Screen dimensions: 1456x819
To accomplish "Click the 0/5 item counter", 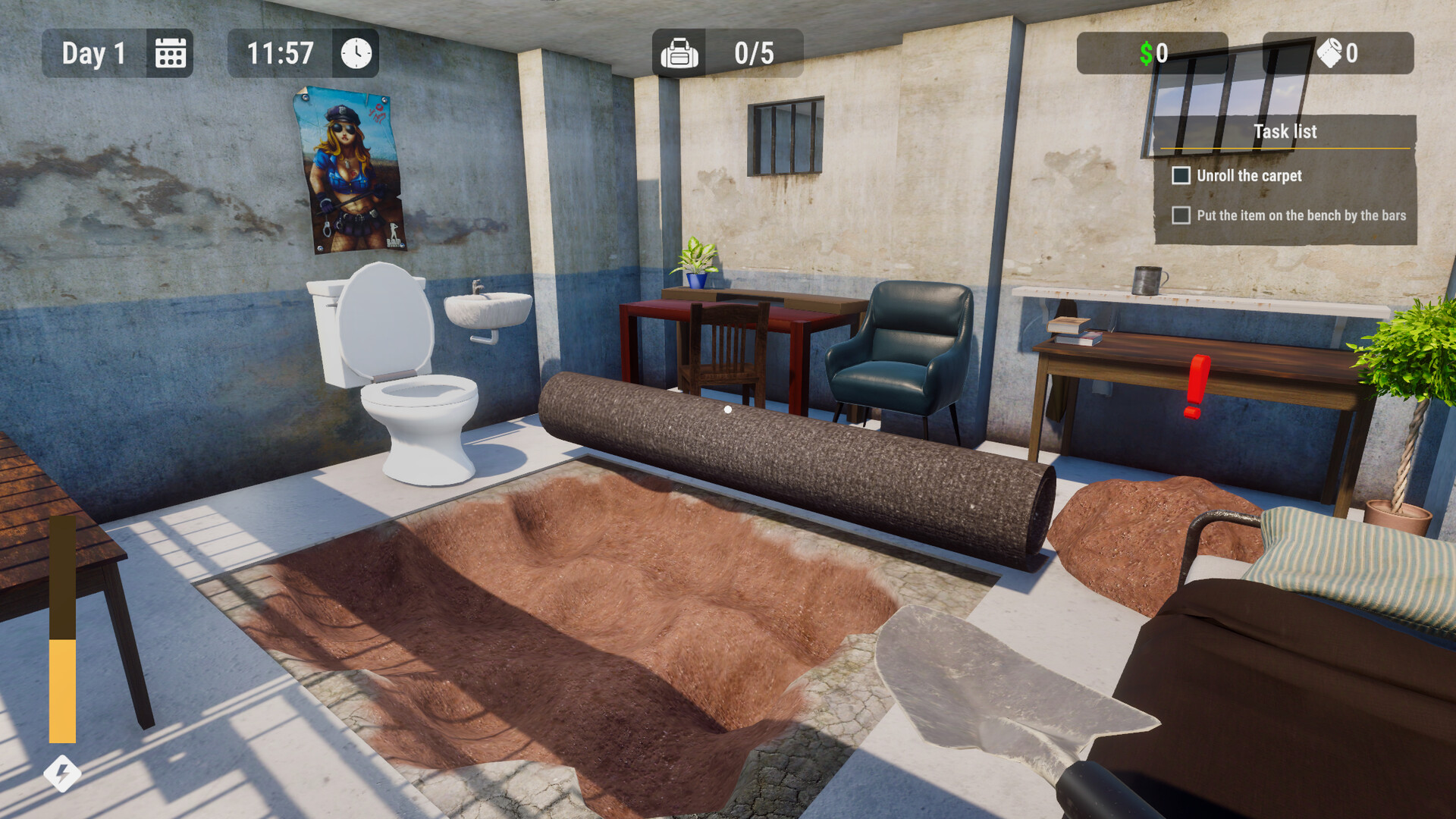I will pyautogui.click(x=755, y=52).
